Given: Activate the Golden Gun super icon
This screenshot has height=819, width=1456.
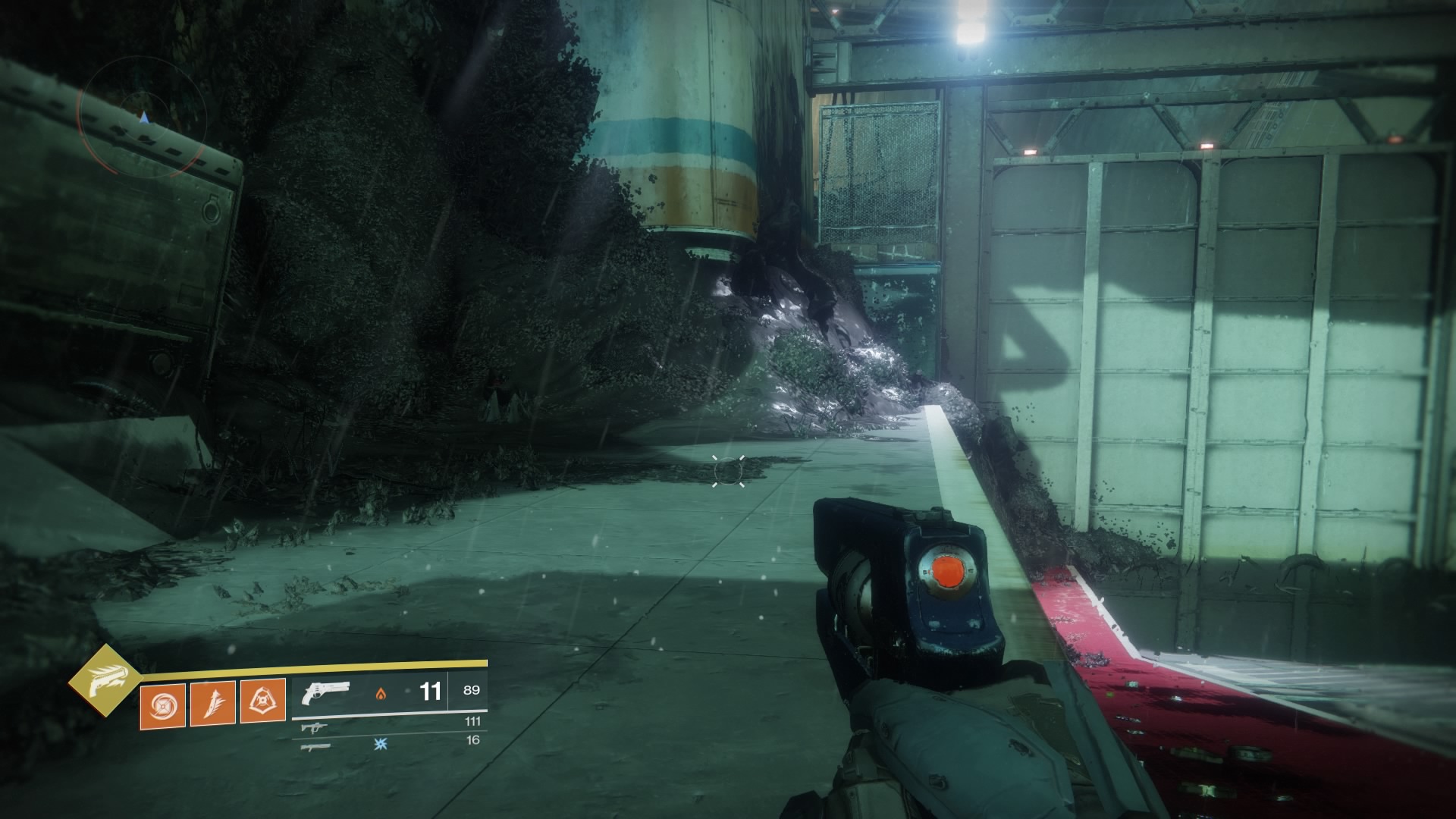Looking at the screenshot, I should [x=105, y=681].
